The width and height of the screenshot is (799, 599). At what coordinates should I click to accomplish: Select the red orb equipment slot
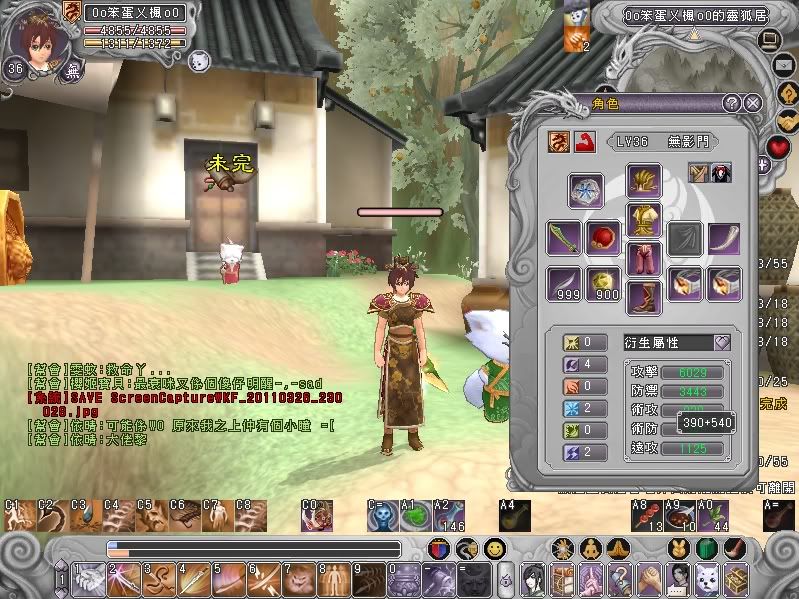(603, 240)
